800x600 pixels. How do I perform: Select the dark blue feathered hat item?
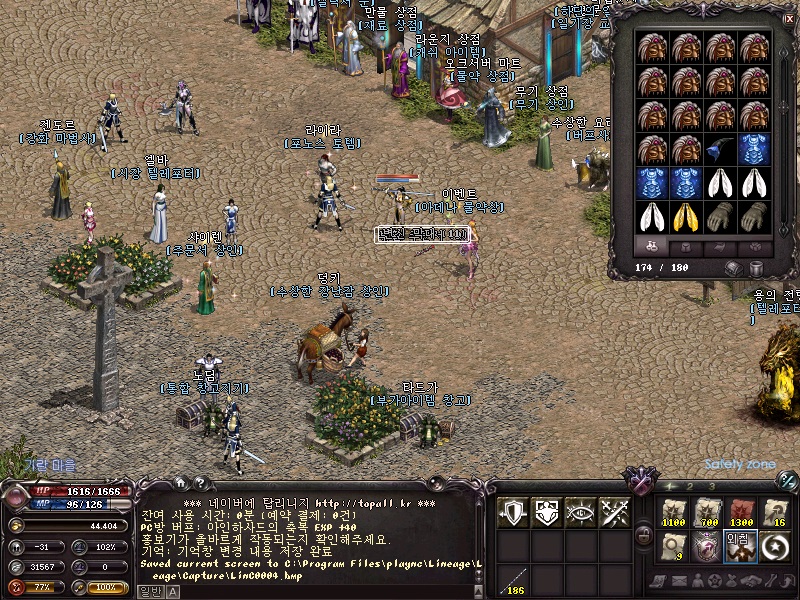(718, 149)
